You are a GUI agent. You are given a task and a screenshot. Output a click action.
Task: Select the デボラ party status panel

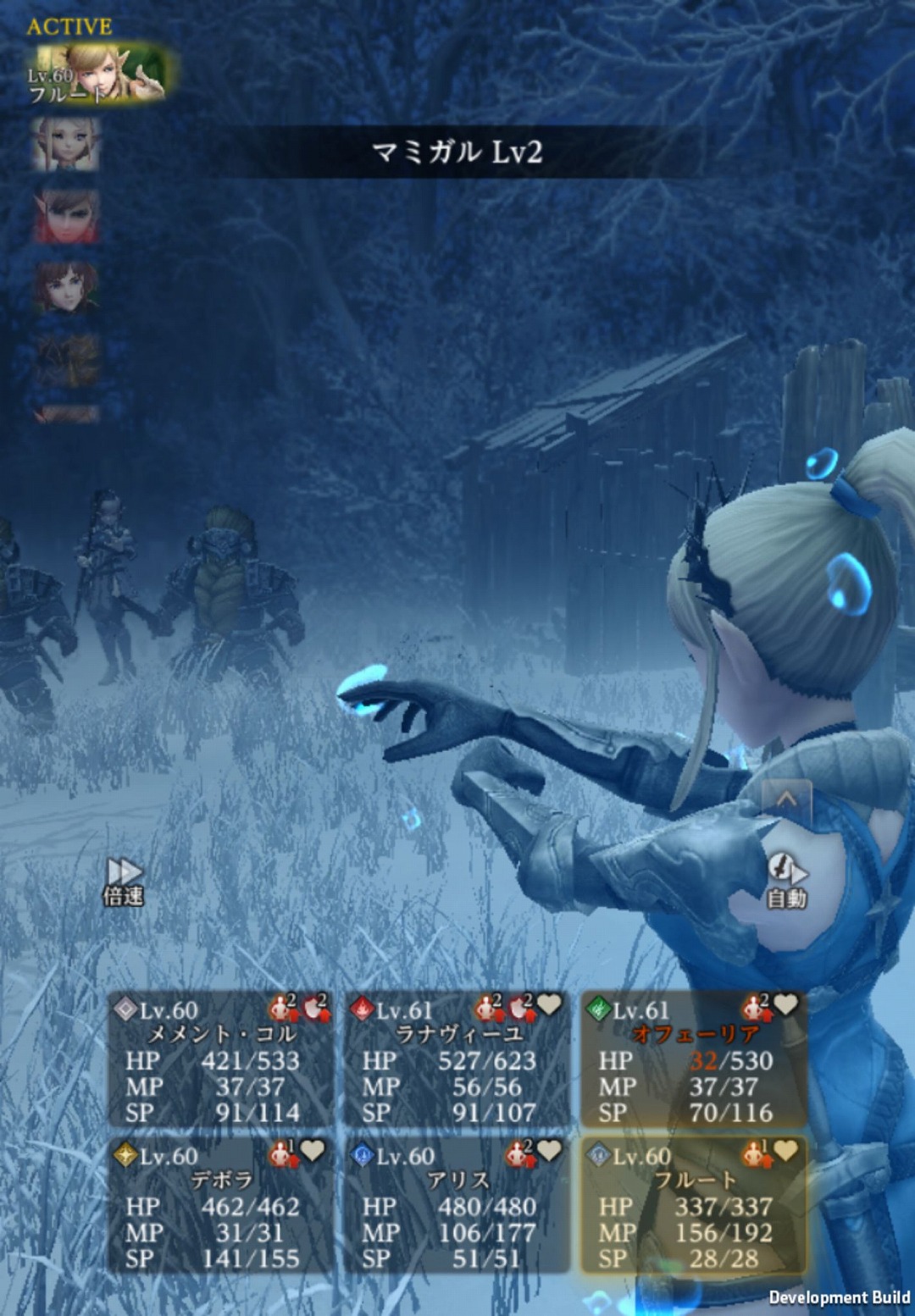tap(221, 1206)
